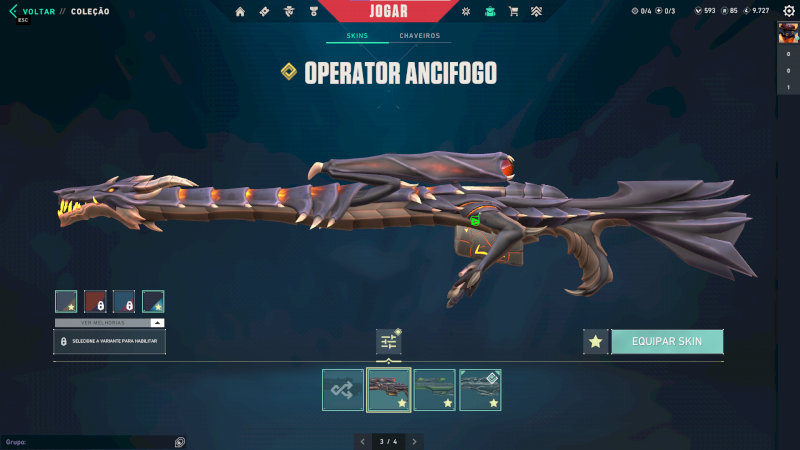This screenshot has height=450, width=800.
Task: Pick the locked blue color variant
Action: tap(124, 301)
